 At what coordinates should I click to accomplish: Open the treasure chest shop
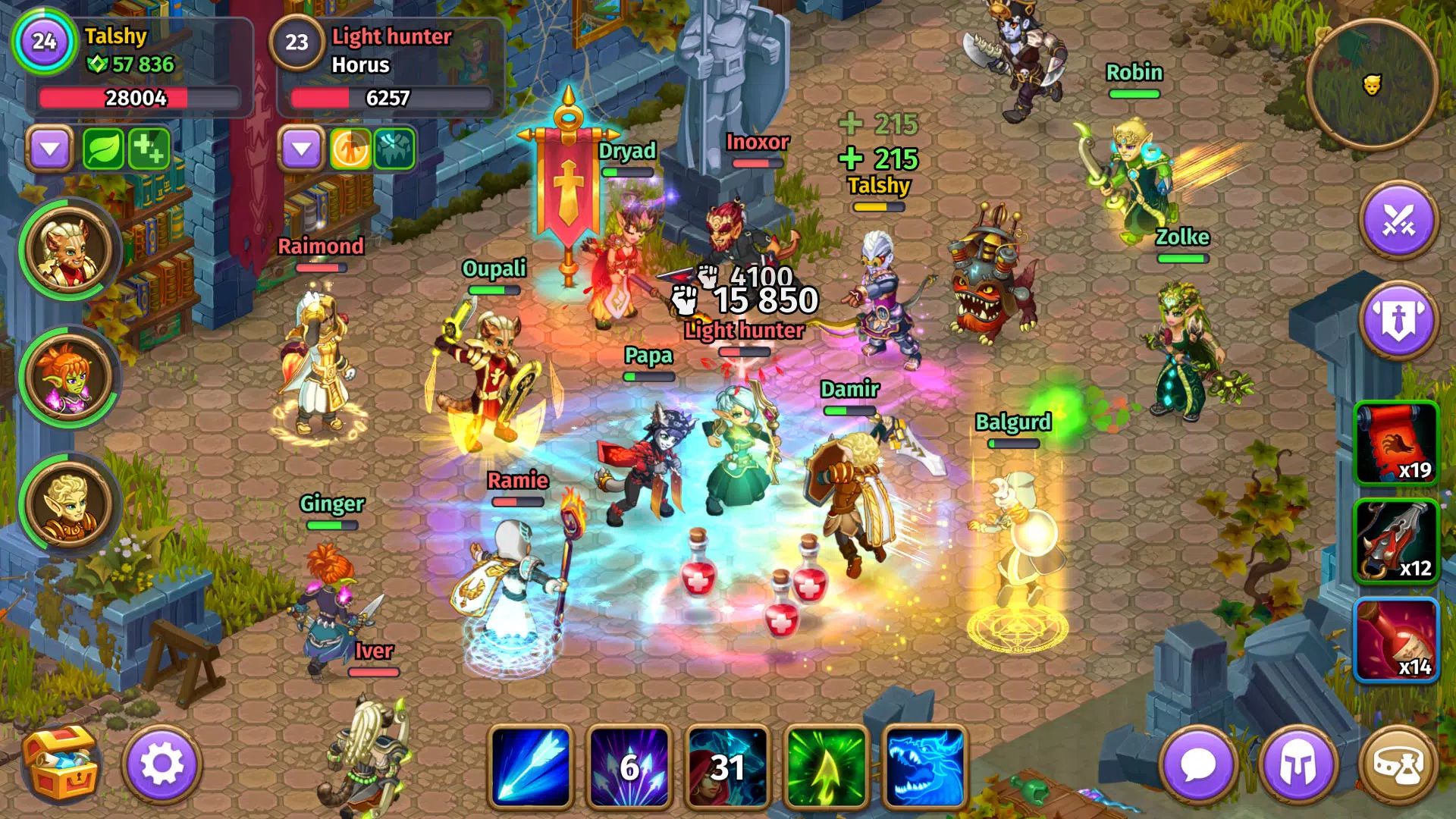pos(61,764)
